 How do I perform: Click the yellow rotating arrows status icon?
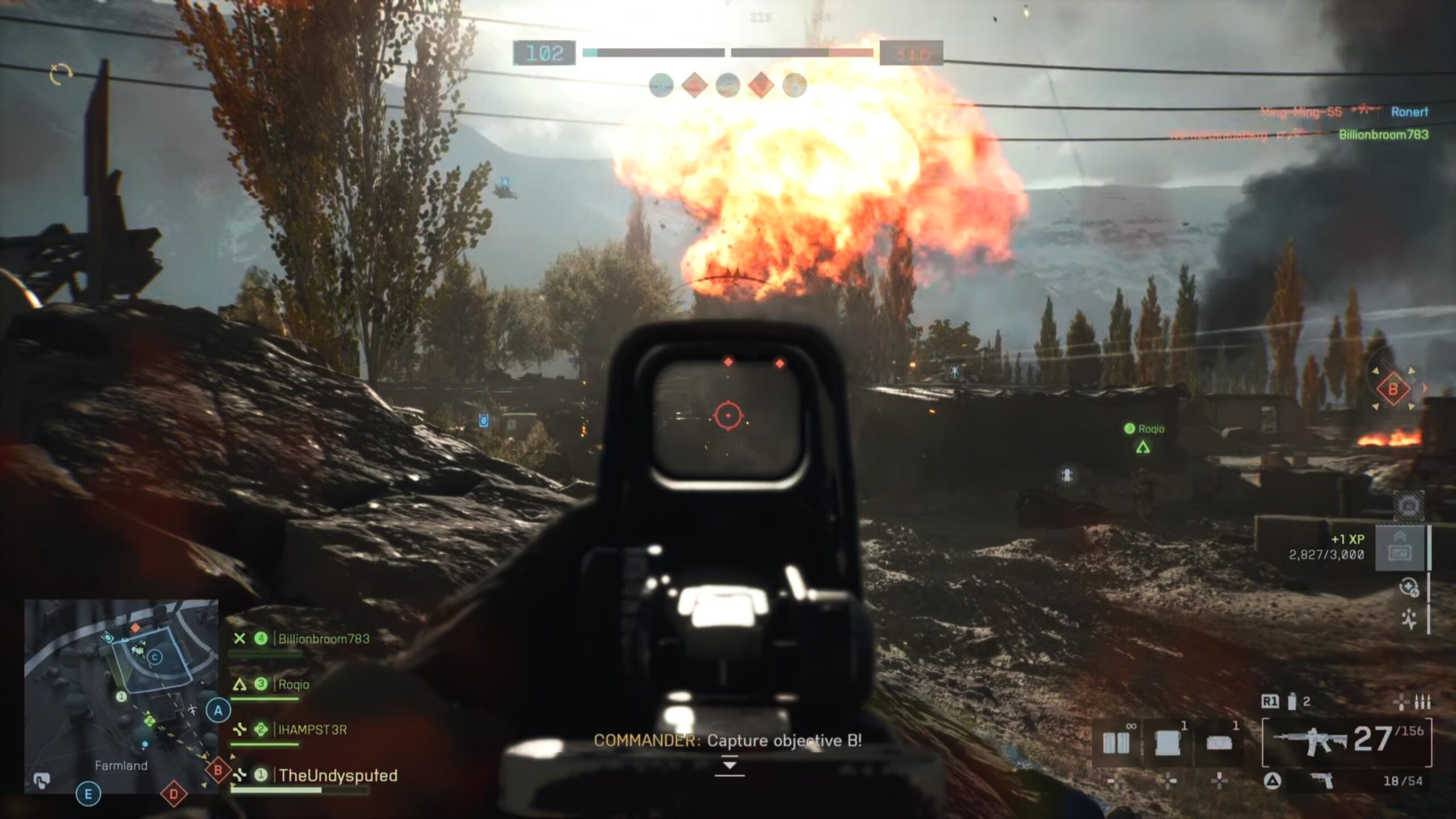coord(61,75)
